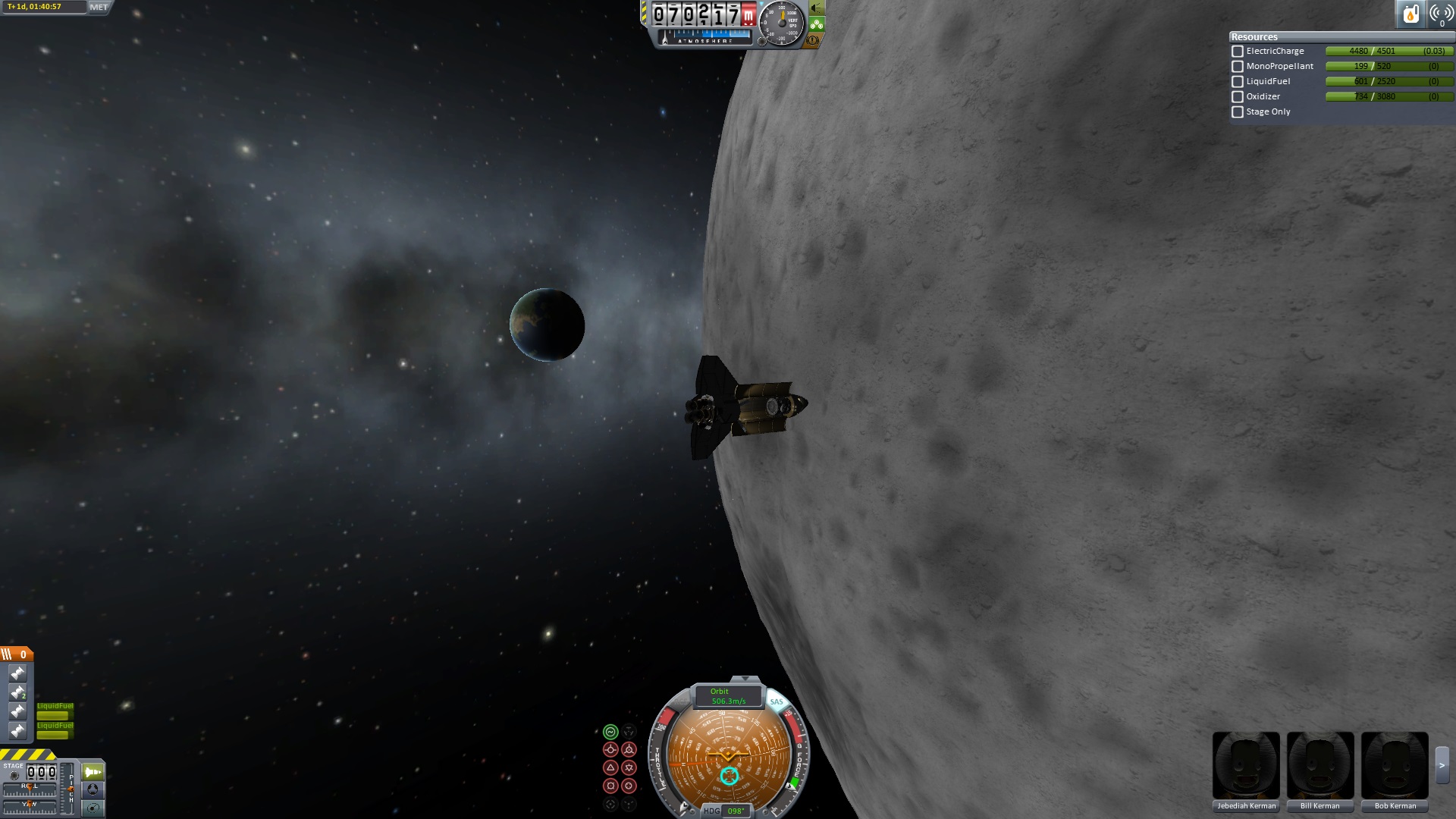Expand crew portraits with the arrow button
The image size is (1456, 819).
1442,766
